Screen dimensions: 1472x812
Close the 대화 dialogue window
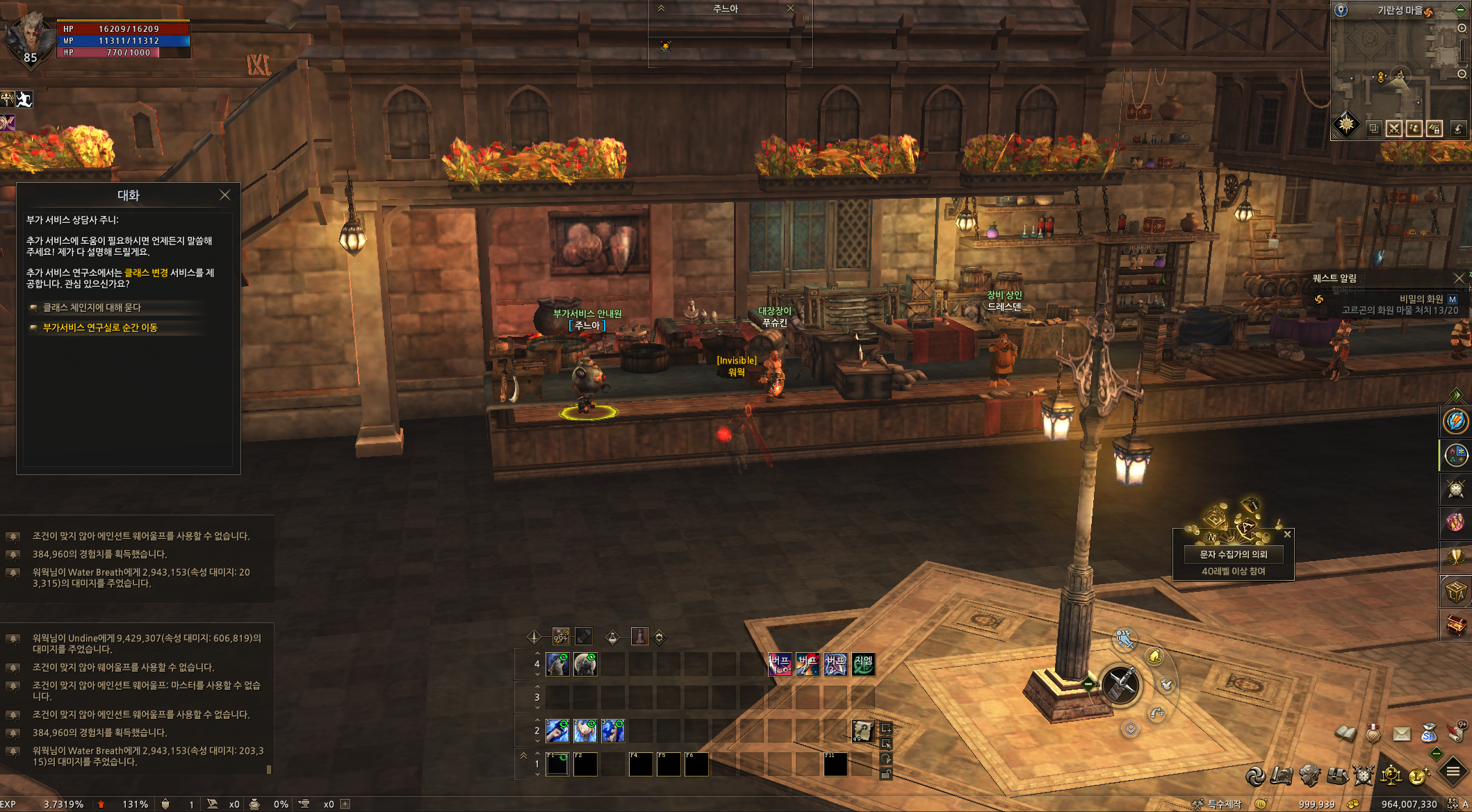coord(224,195)
